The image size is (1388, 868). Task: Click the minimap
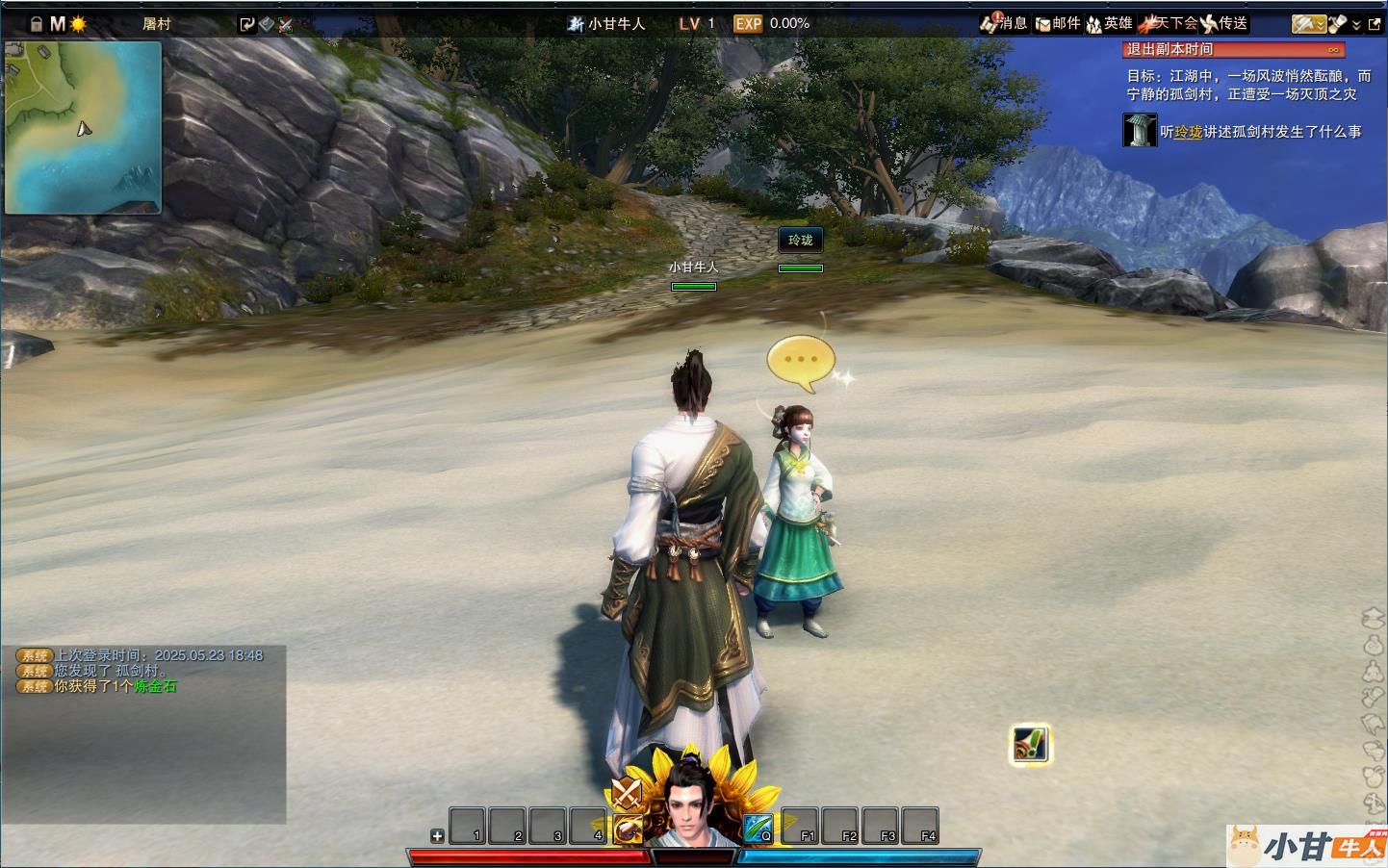click(x=83, y=127)
